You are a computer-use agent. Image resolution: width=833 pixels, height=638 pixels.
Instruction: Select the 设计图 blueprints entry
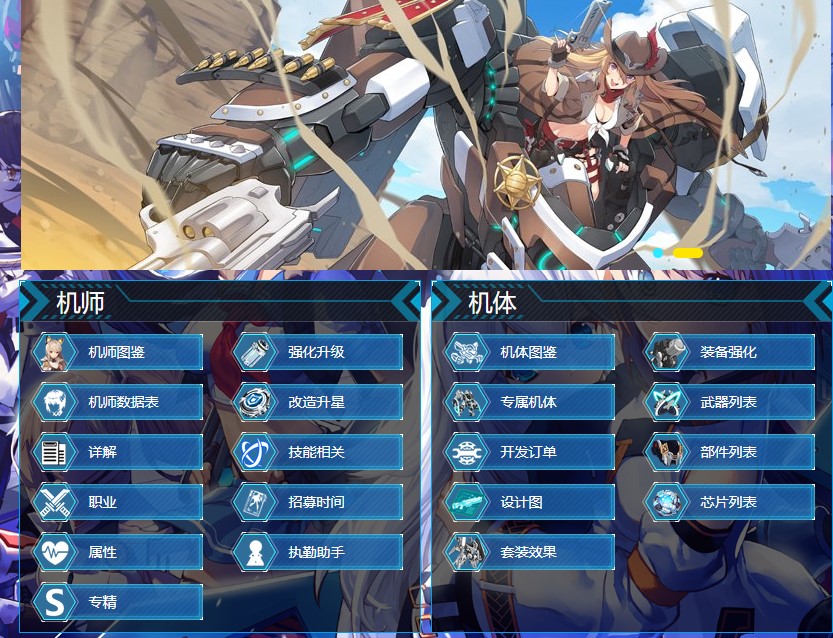pyautogui.click(x=529, y=502)
